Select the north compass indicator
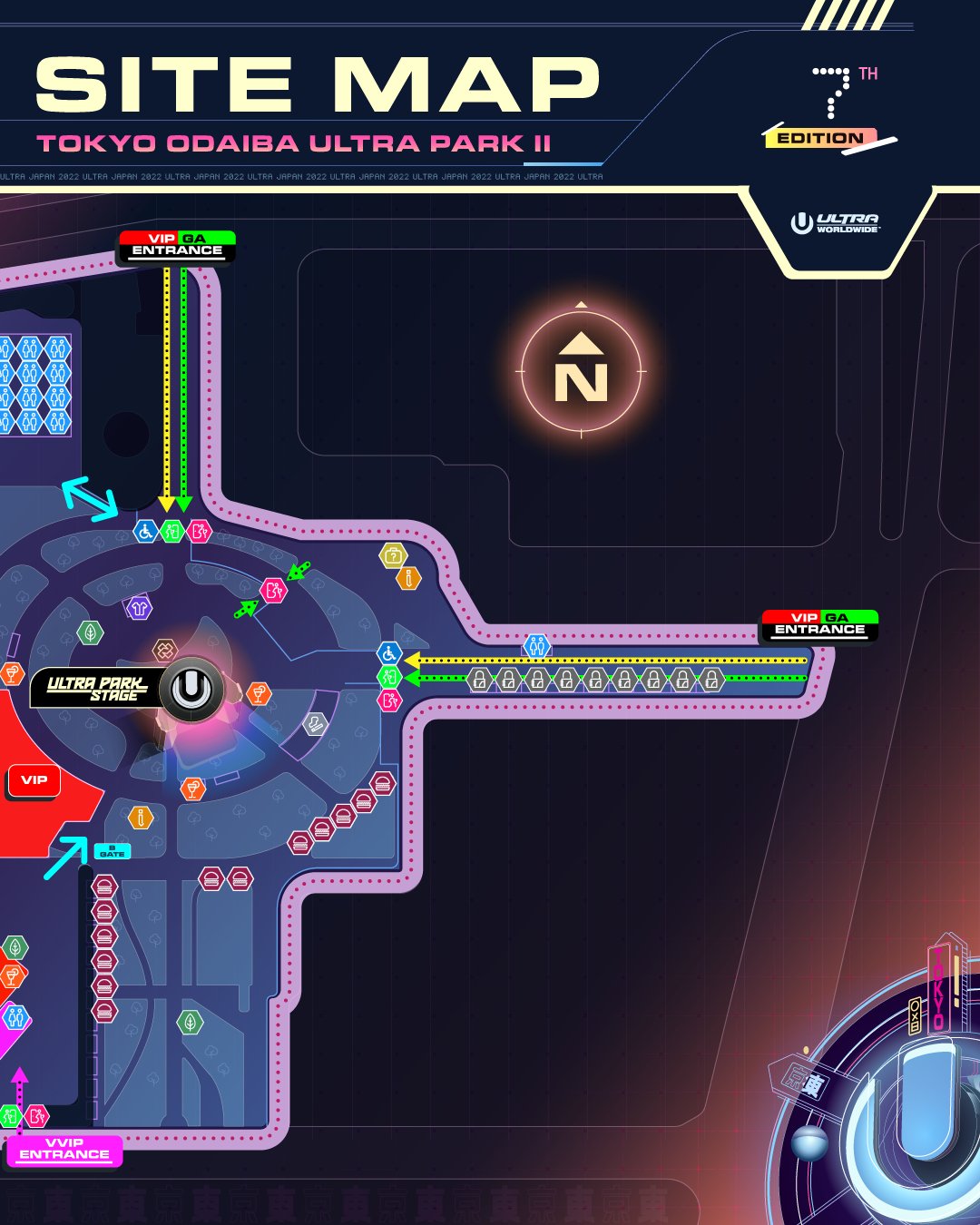Image resolution: width=980 pixels, height=1225 pixels. [581, 373]
